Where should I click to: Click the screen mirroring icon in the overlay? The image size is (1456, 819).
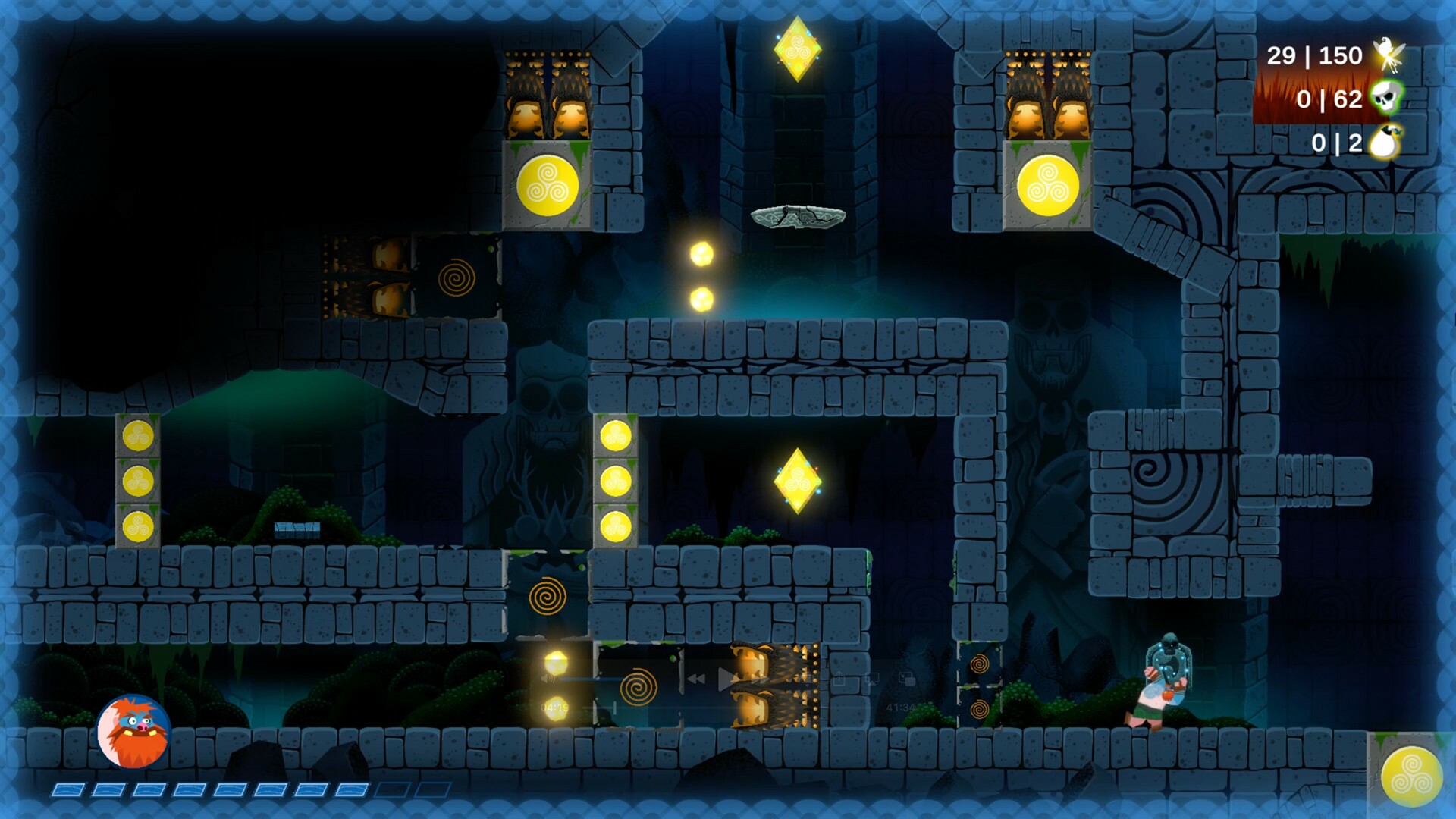pyautogui.click(x=872, y=679)
